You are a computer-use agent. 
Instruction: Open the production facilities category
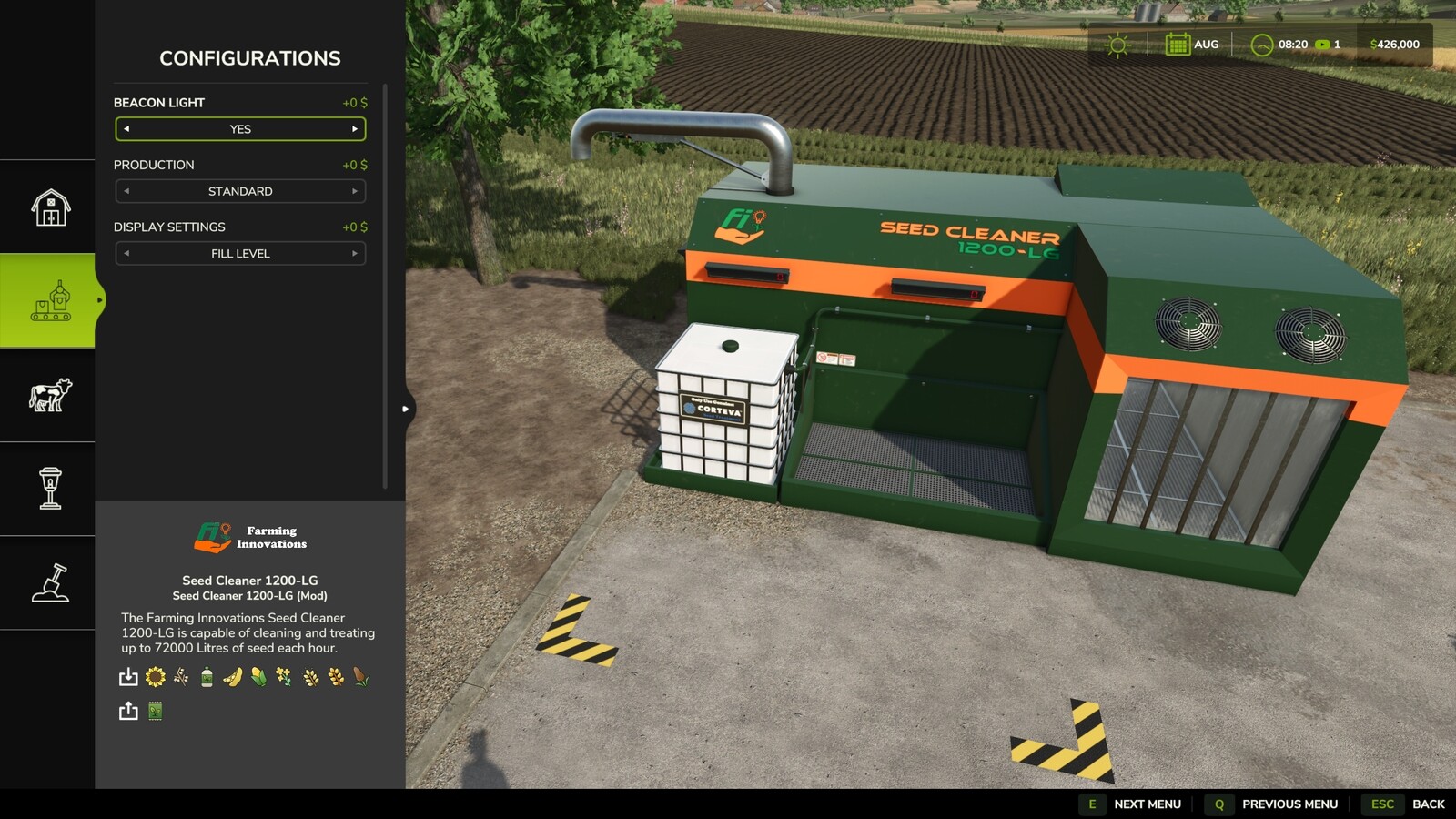coord(48,300)
